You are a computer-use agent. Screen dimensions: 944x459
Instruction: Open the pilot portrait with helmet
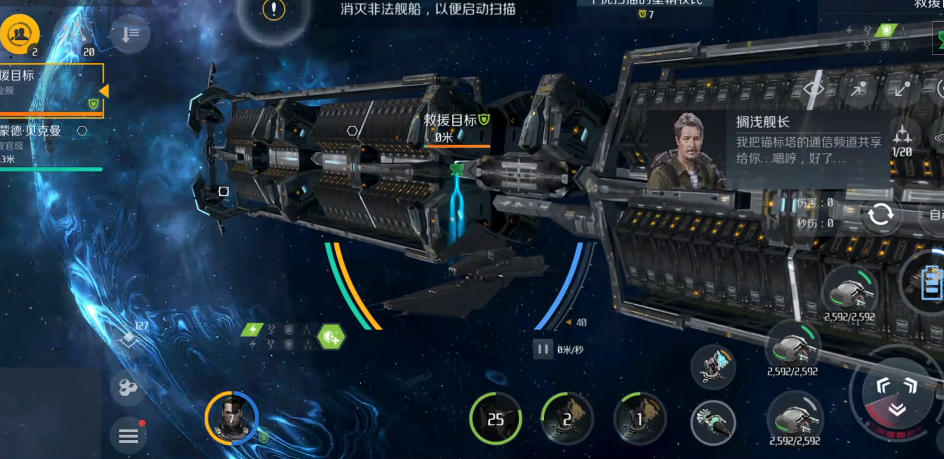pos(232,416)
